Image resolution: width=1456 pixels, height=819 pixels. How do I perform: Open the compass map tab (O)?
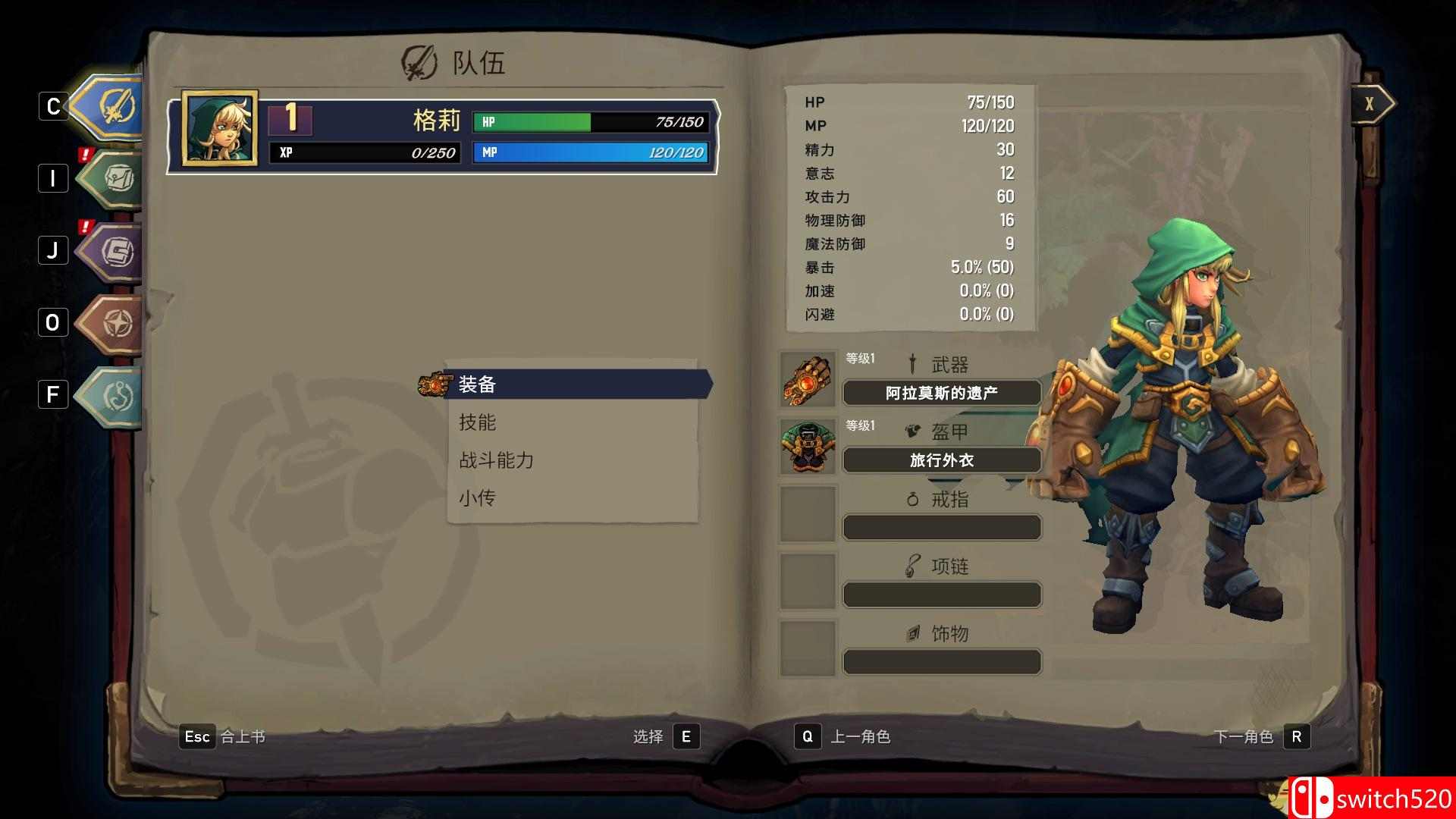click(x=112, y=324)
